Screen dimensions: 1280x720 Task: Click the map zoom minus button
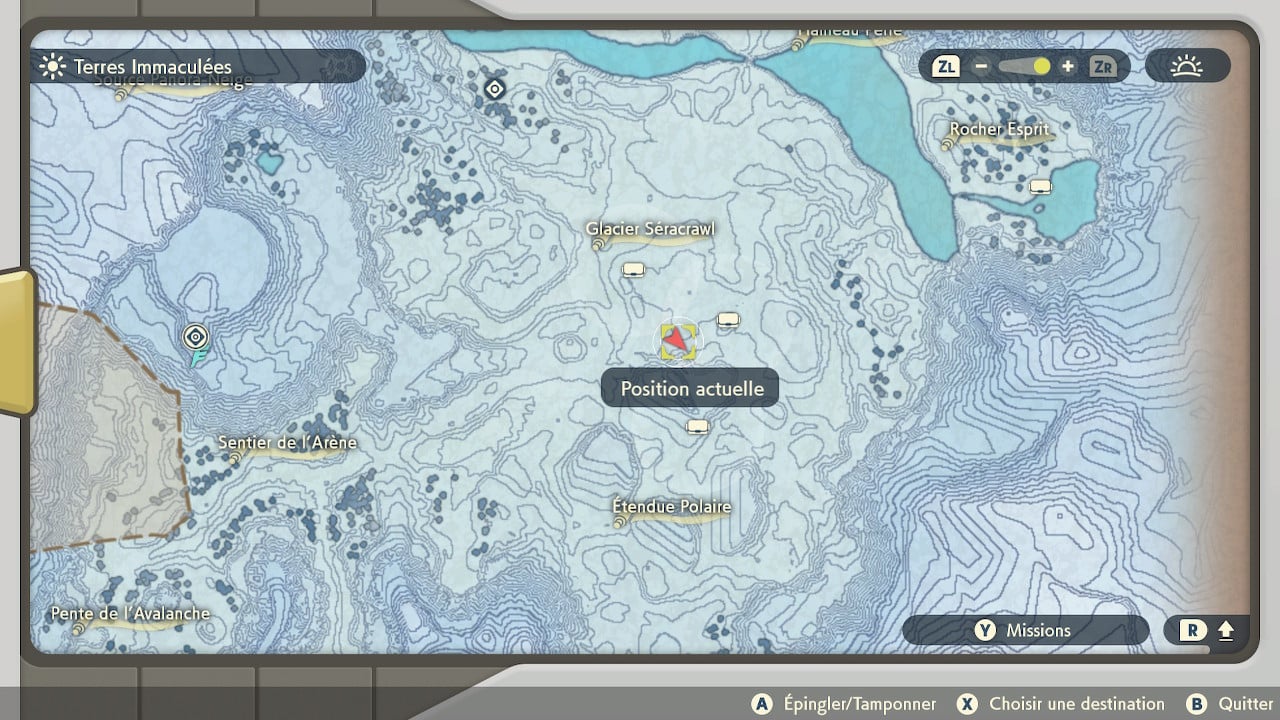[981, 67]
